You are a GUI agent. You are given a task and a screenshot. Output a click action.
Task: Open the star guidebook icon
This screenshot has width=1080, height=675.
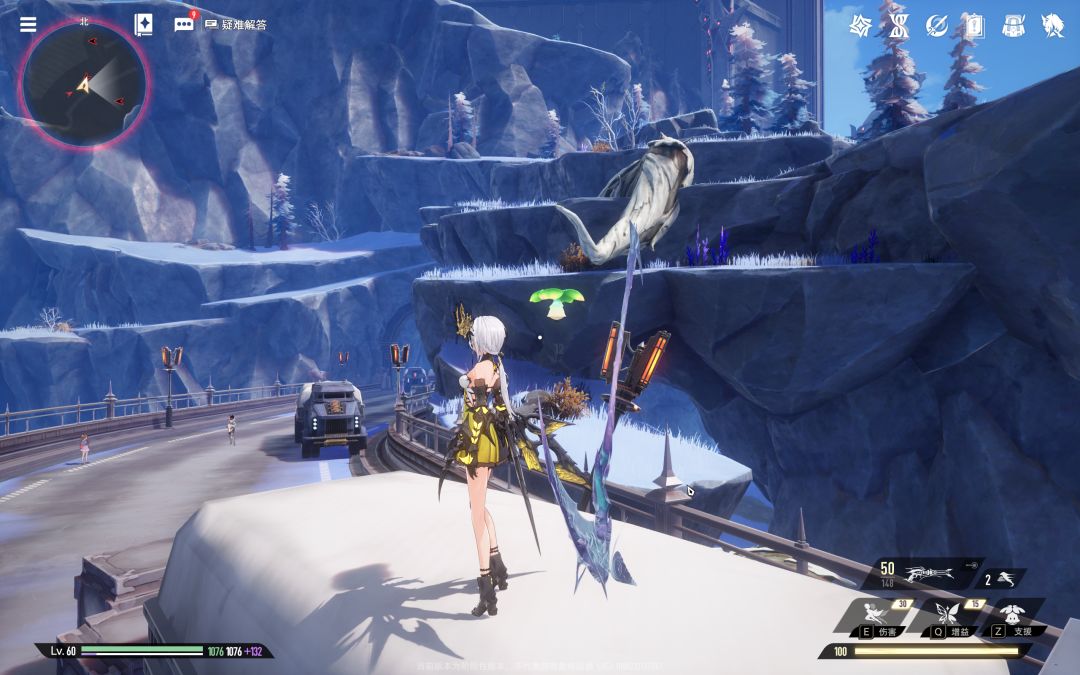tap(143, 25)
